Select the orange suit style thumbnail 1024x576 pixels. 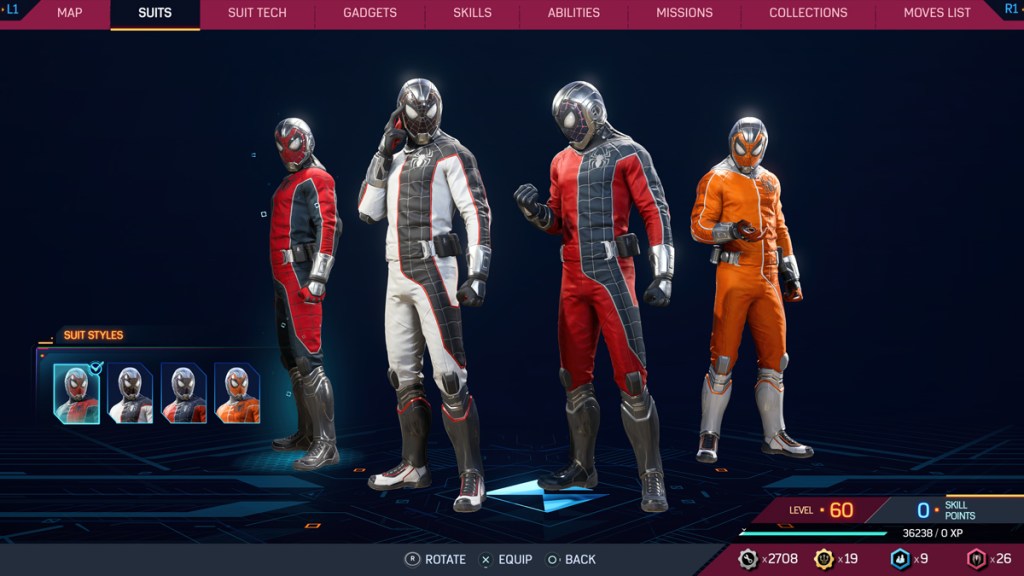tap(237, 394)
